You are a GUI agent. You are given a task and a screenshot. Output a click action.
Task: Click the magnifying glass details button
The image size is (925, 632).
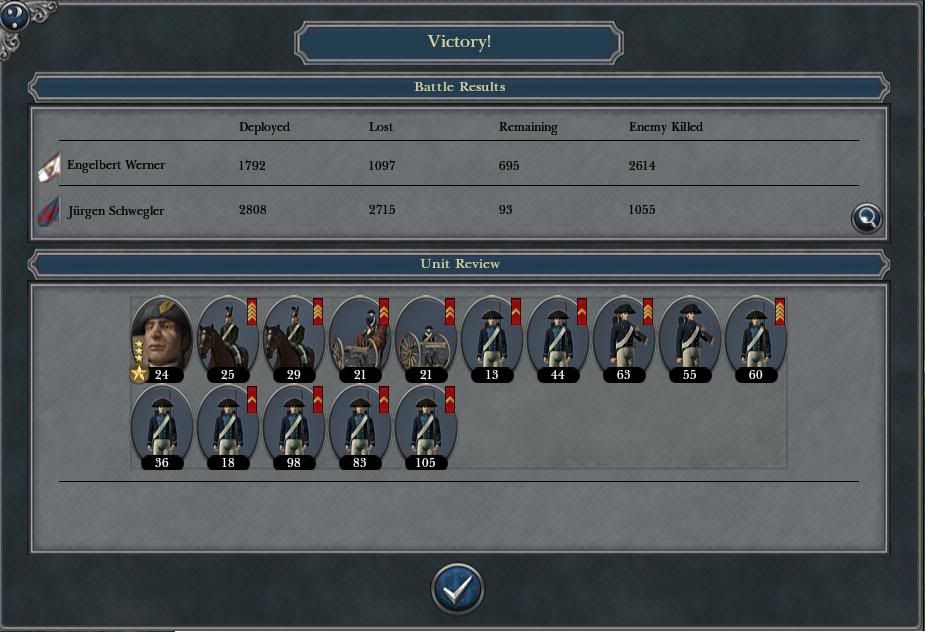click(866, 218)
